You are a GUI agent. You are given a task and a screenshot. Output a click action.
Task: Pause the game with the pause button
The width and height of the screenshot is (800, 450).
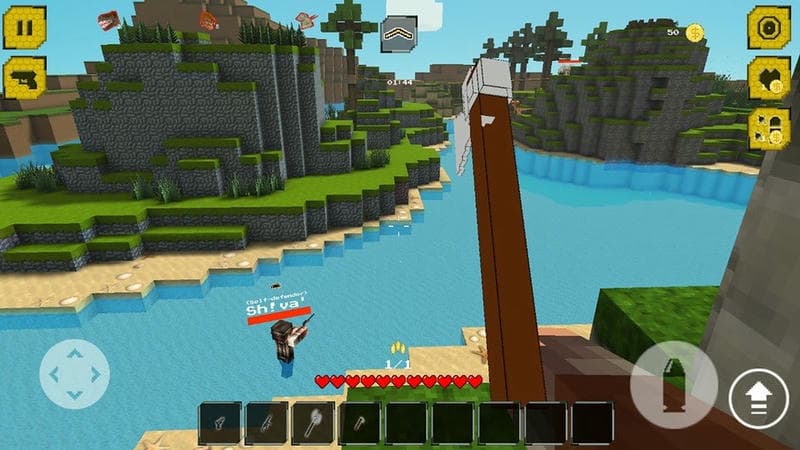coord(24,28)
